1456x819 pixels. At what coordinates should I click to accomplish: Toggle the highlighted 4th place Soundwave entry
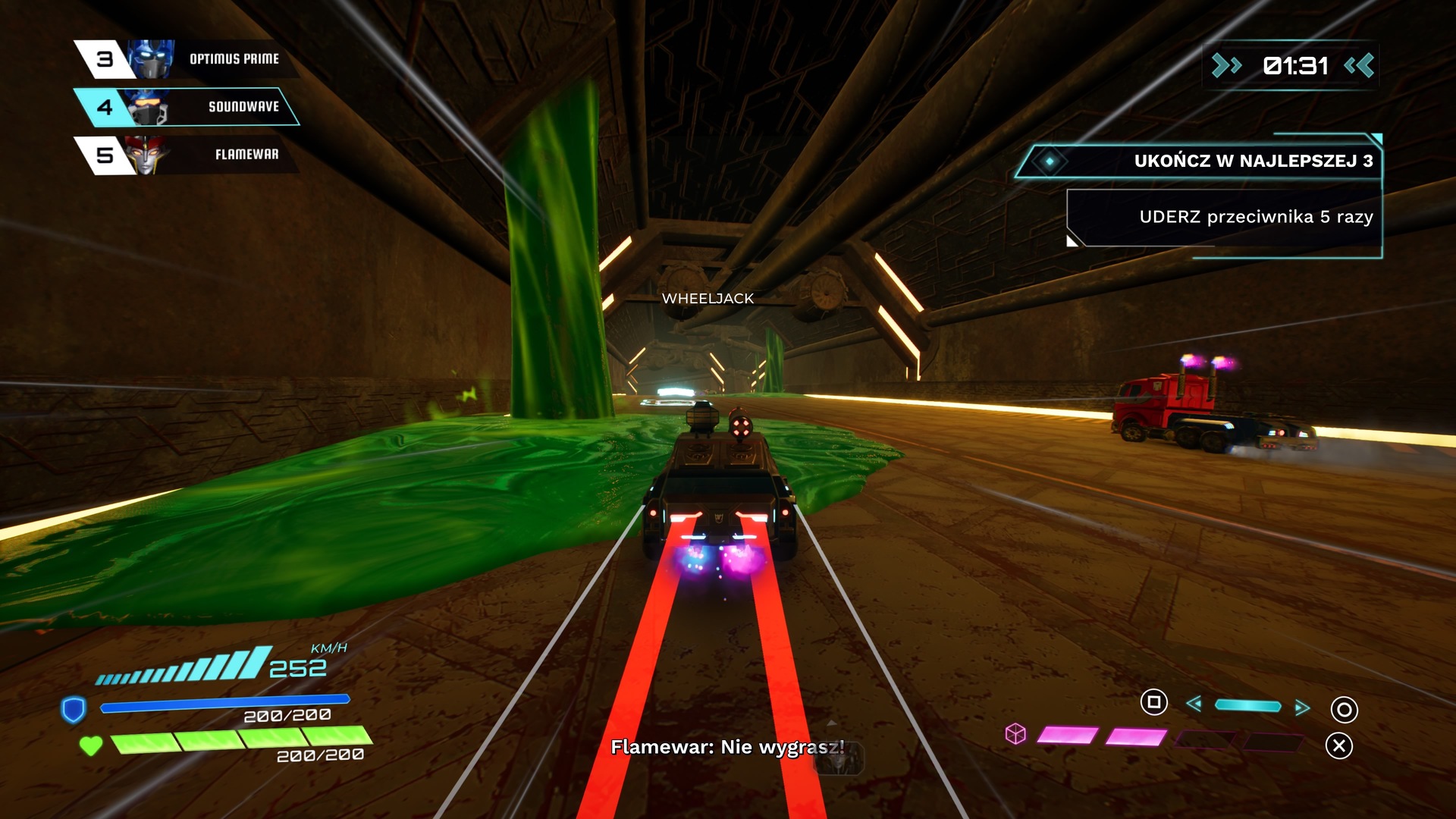[190, 106]
